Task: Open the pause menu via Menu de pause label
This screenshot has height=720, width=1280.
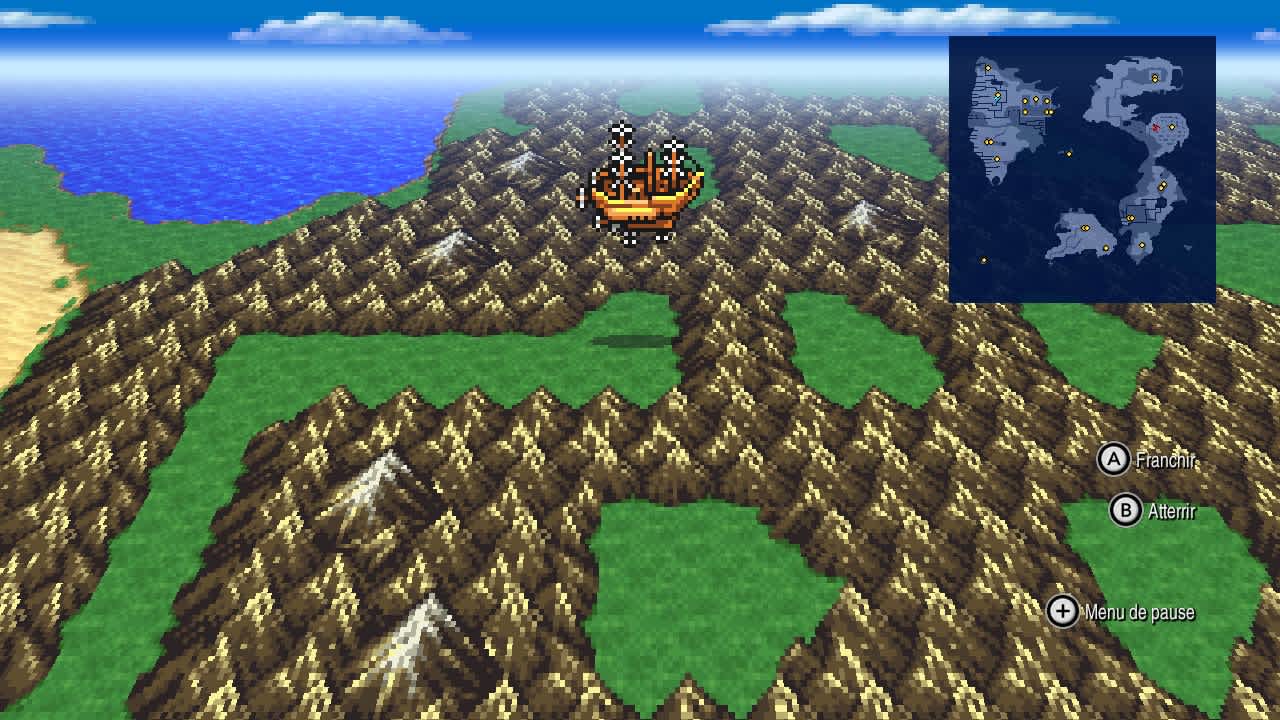Action: coord(1140,610)
